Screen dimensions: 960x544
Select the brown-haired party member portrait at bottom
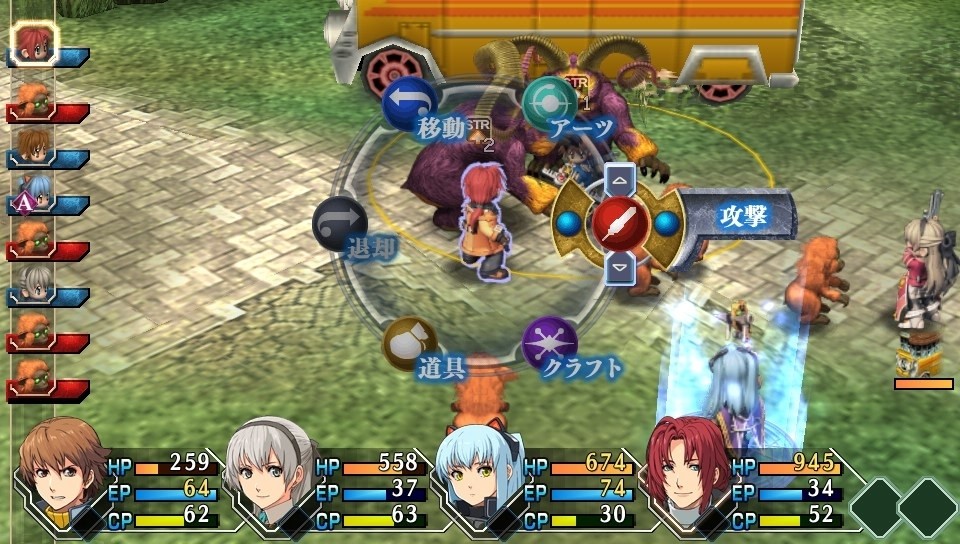[62, 468]
